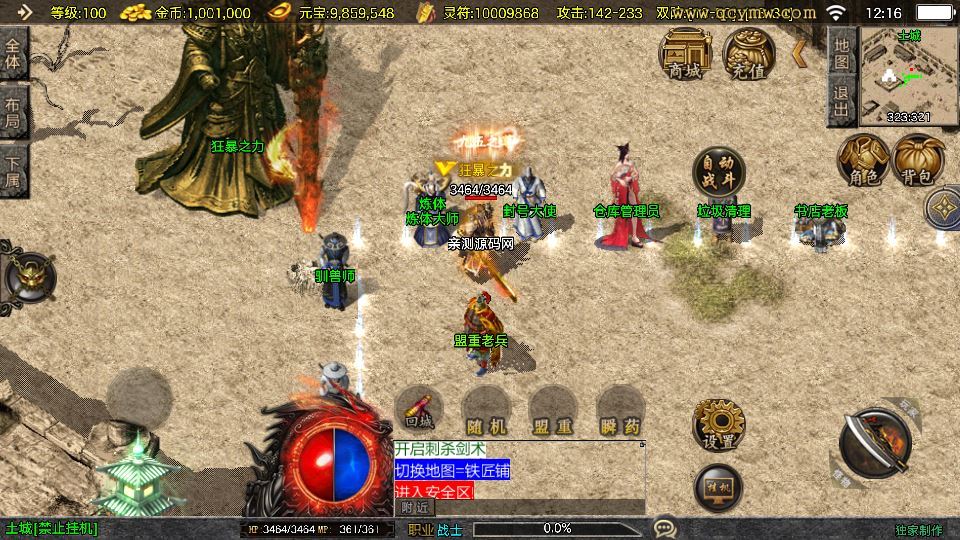Open the chat speech bubble icon

(664, 527)
